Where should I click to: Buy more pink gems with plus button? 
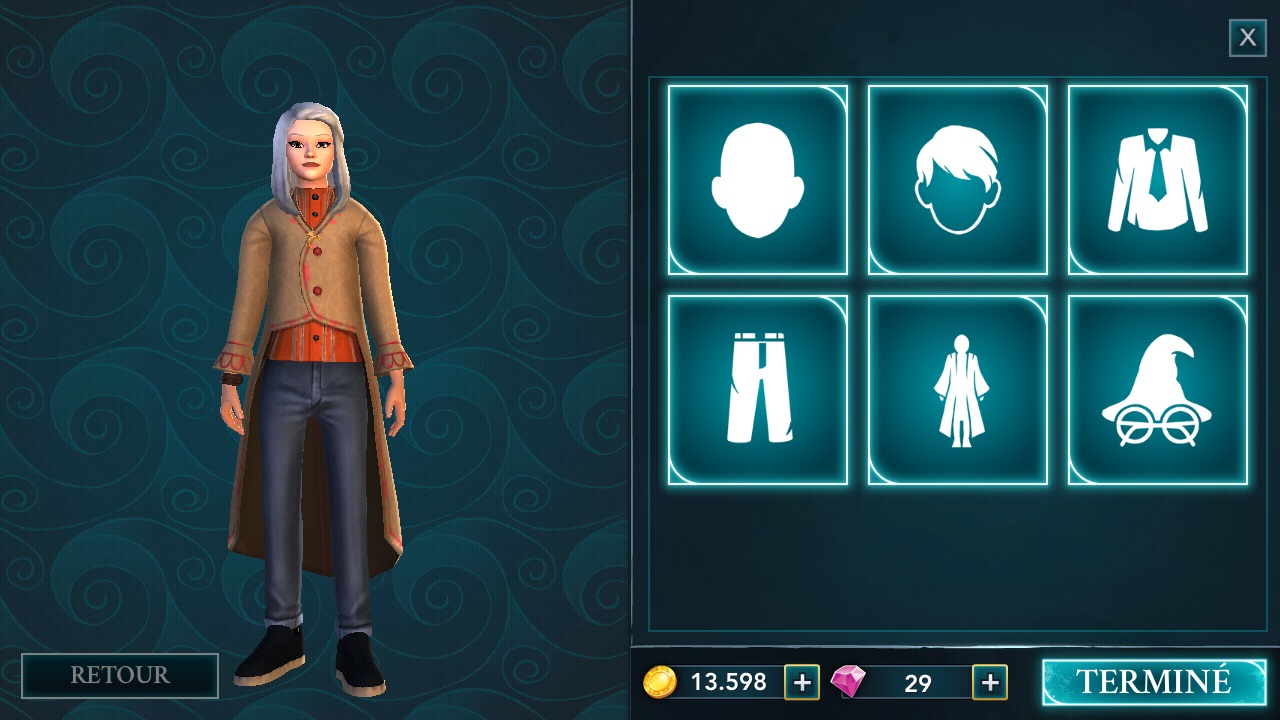pos(990,682)
